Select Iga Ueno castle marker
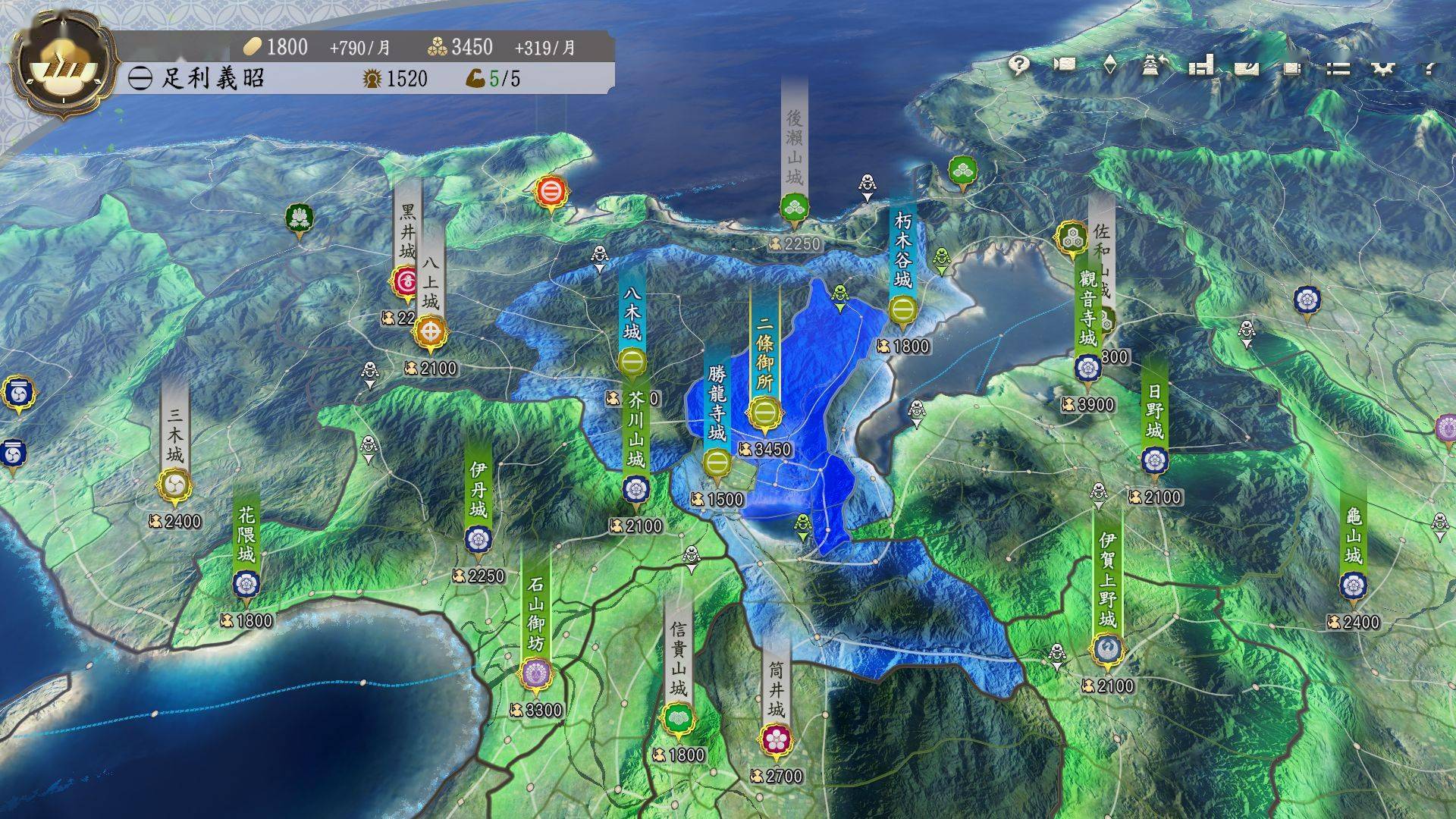The height and width of the screenshot is (819, 1456). pyautogui.click(x=1106, y=649)
